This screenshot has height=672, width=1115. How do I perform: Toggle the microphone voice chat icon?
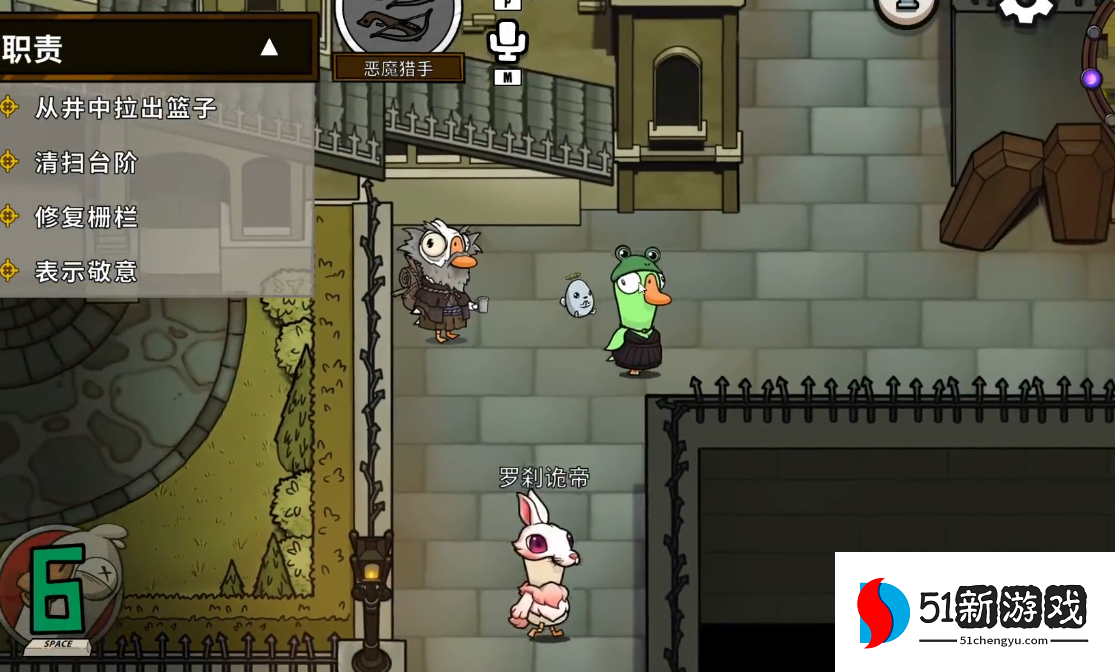507,41
